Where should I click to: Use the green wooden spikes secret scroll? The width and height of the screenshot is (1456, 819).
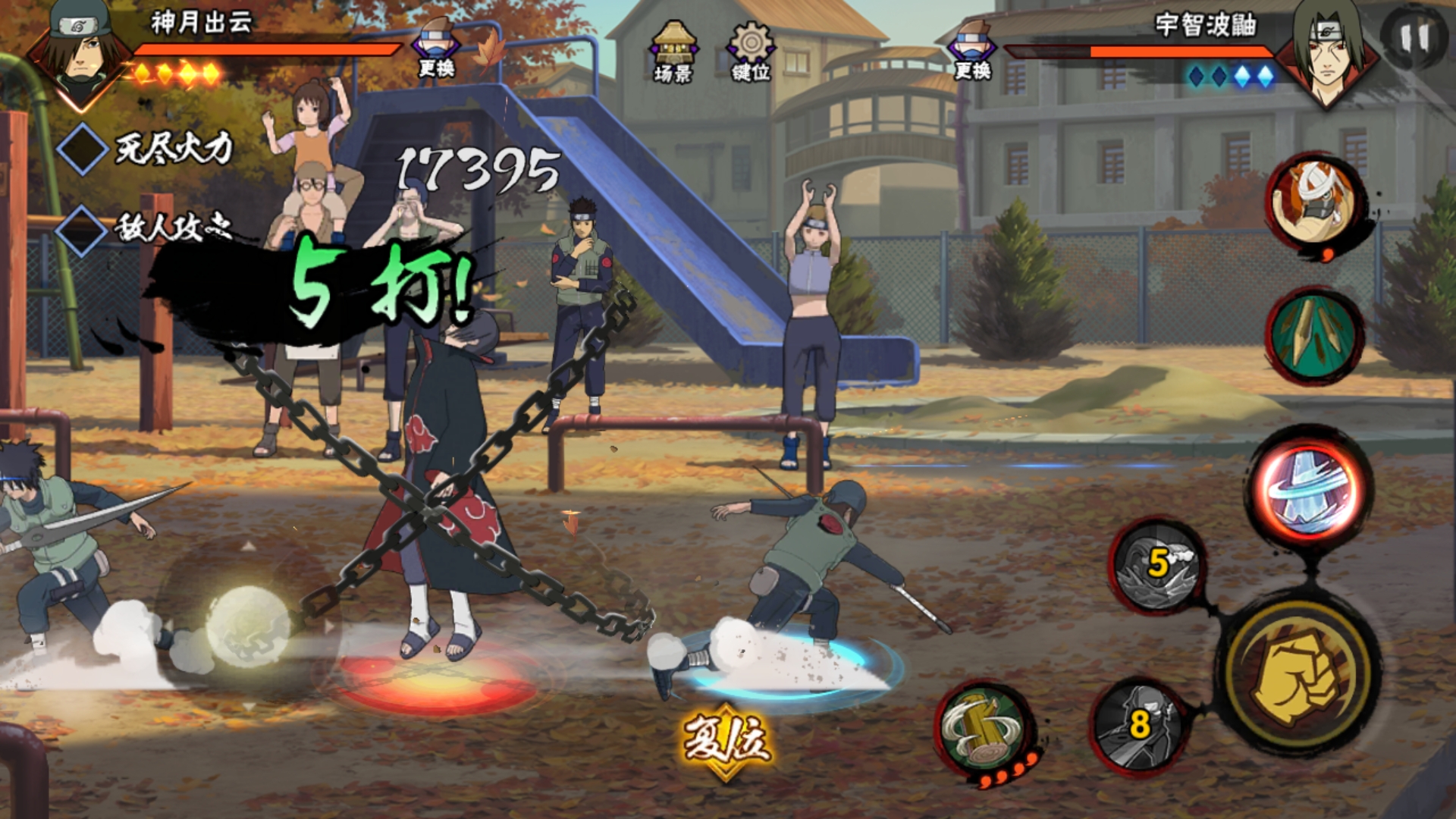coord(1314,334)
